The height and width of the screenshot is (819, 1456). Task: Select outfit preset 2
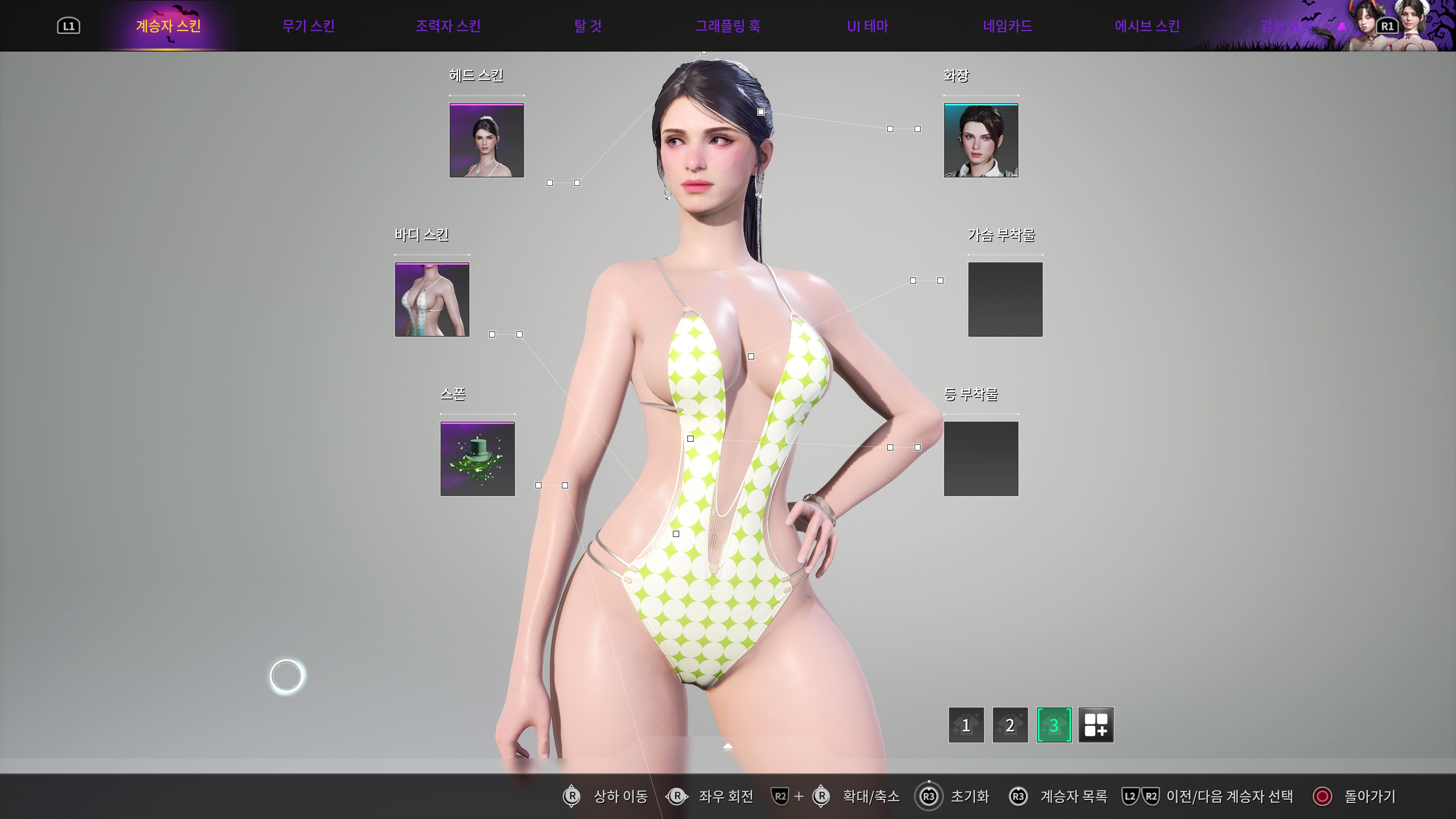[1010, 725]
